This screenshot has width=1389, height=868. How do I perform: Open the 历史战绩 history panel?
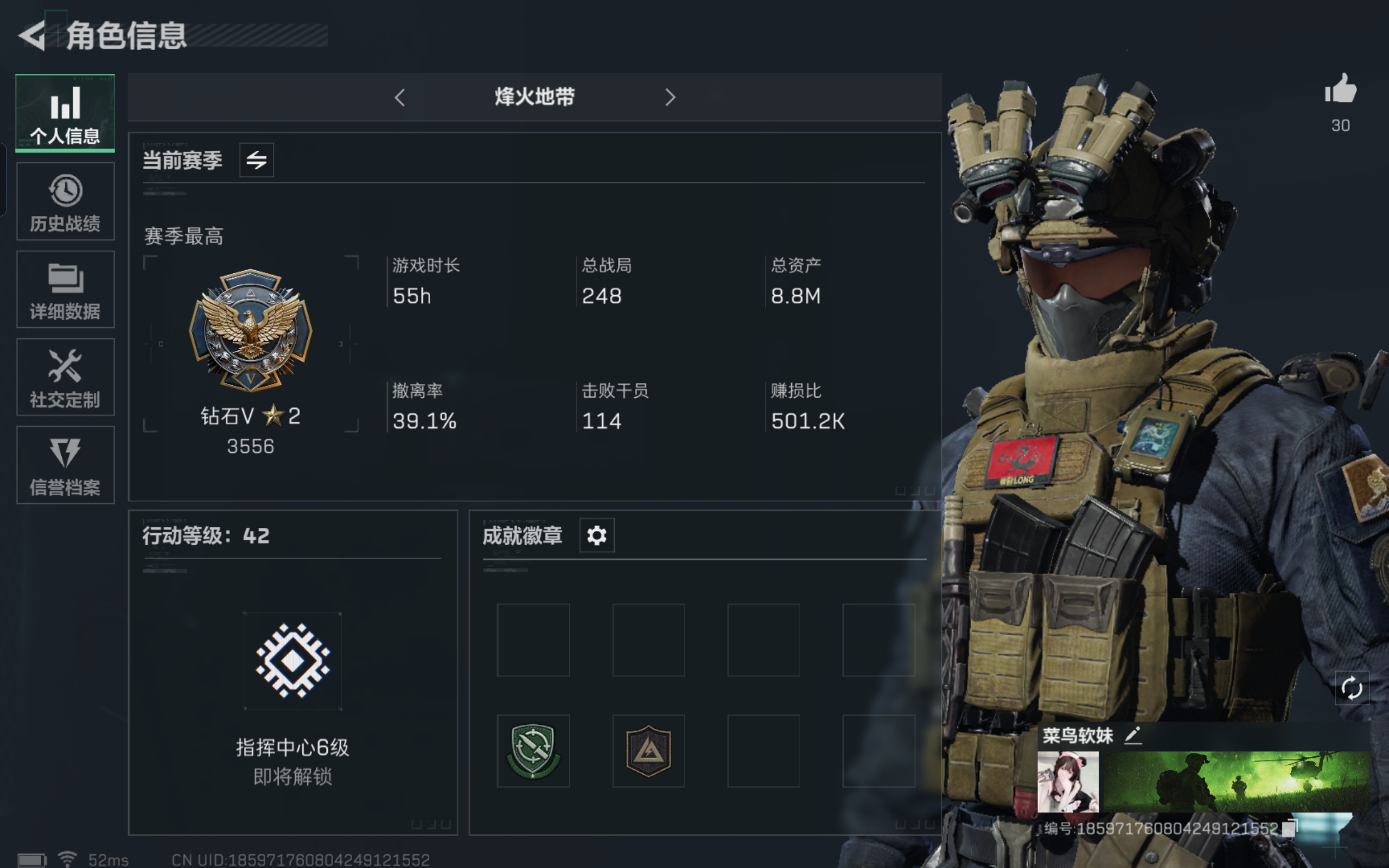[x=65, y=201]
